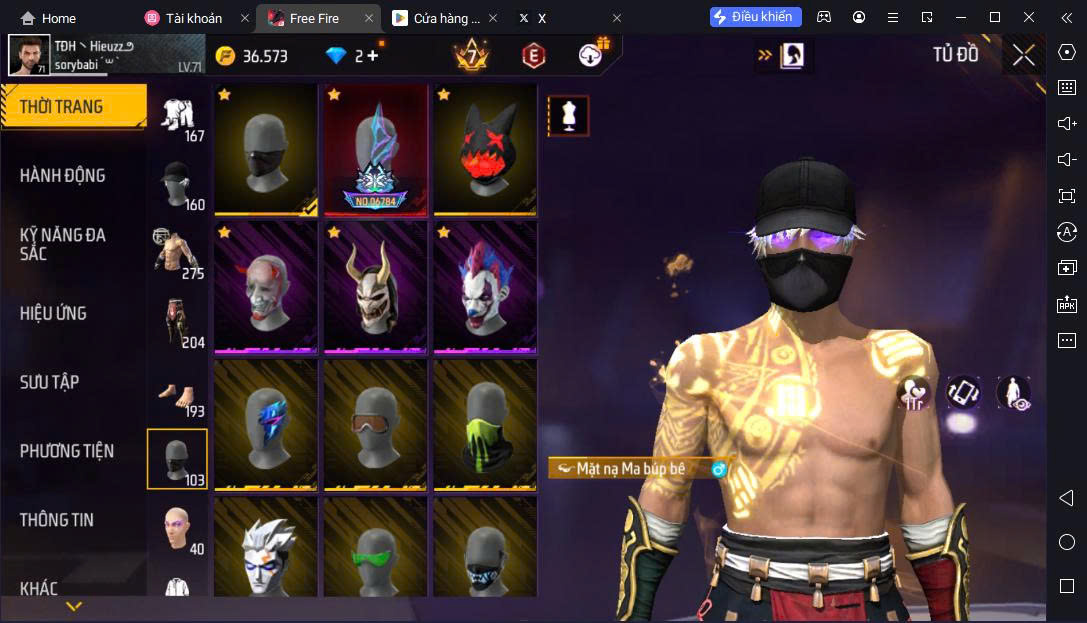Screen dimensions: 1087x623
Task: Pick the green slime bandana mask
Action: click(485, 424)
